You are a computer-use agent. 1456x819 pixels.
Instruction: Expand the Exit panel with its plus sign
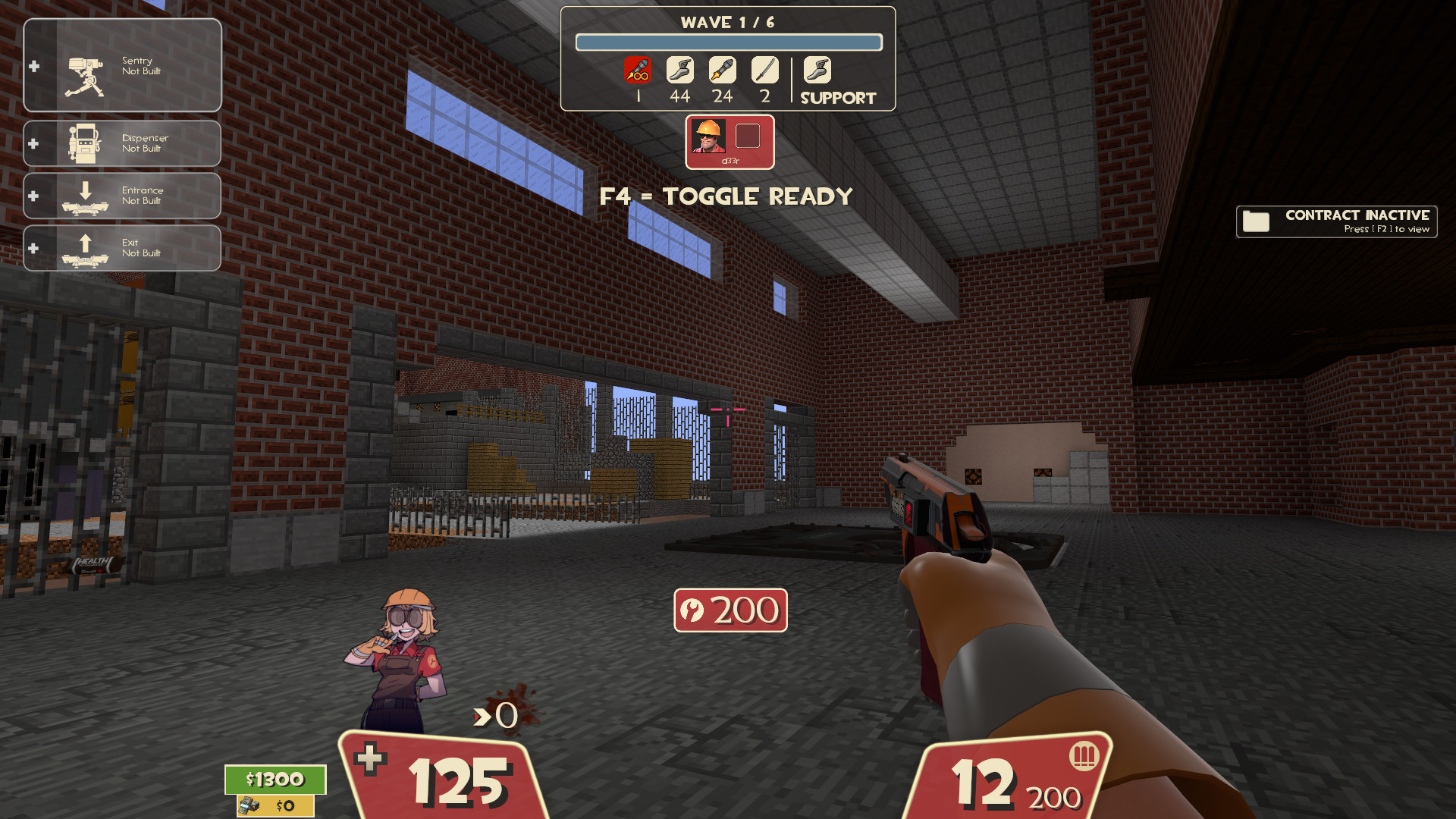(x=33, y=246)
